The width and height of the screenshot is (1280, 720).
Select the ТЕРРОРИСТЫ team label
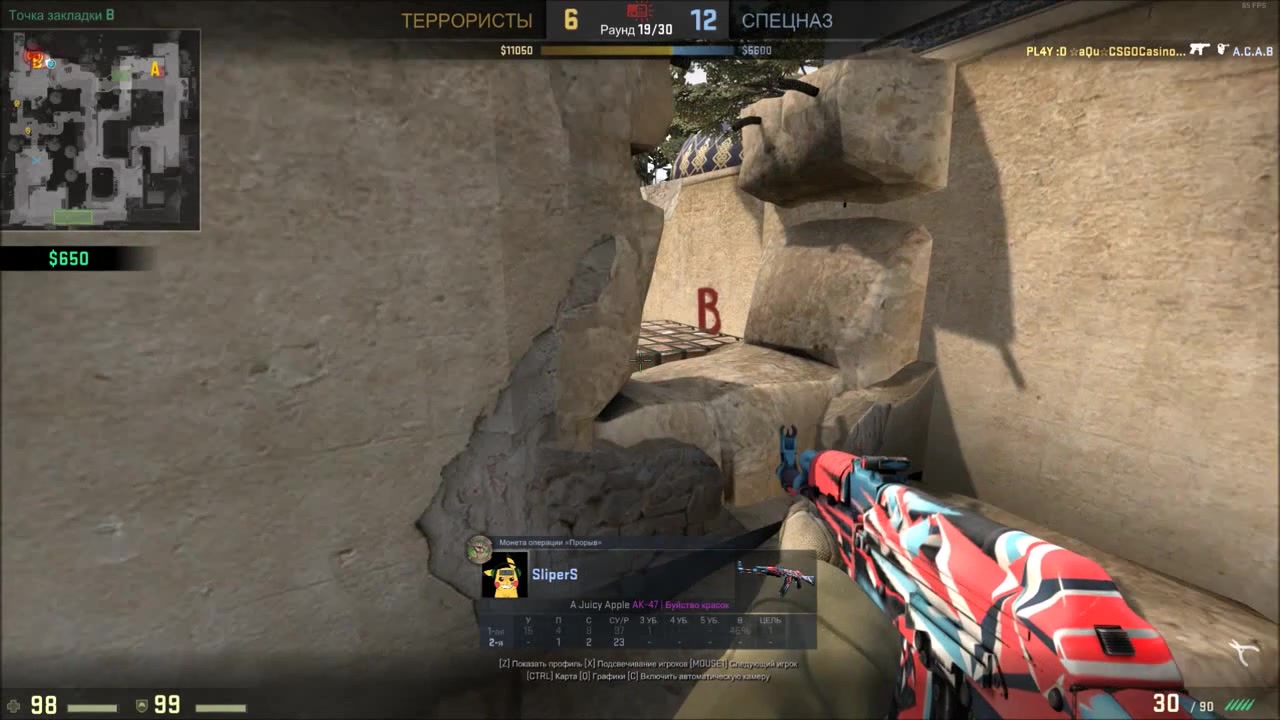pos(467,20)
